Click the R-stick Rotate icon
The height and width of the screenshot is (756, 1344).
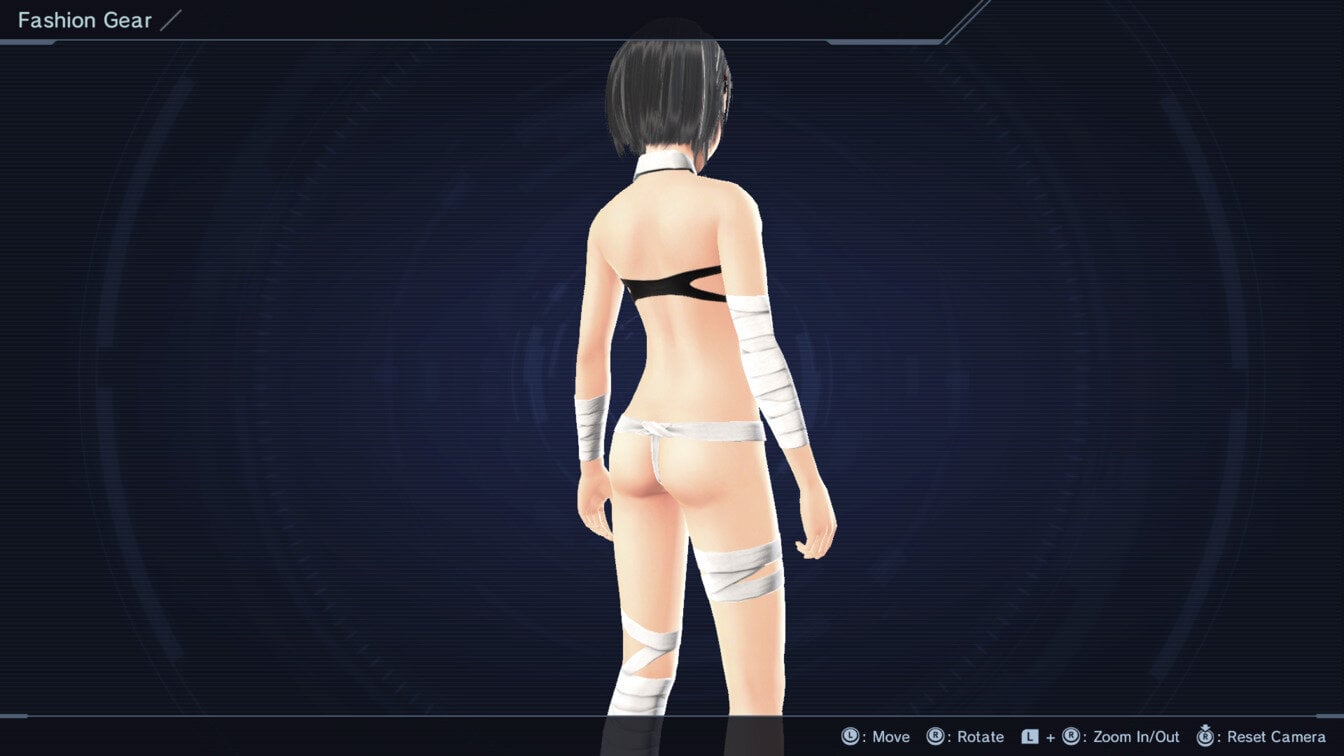933,736
